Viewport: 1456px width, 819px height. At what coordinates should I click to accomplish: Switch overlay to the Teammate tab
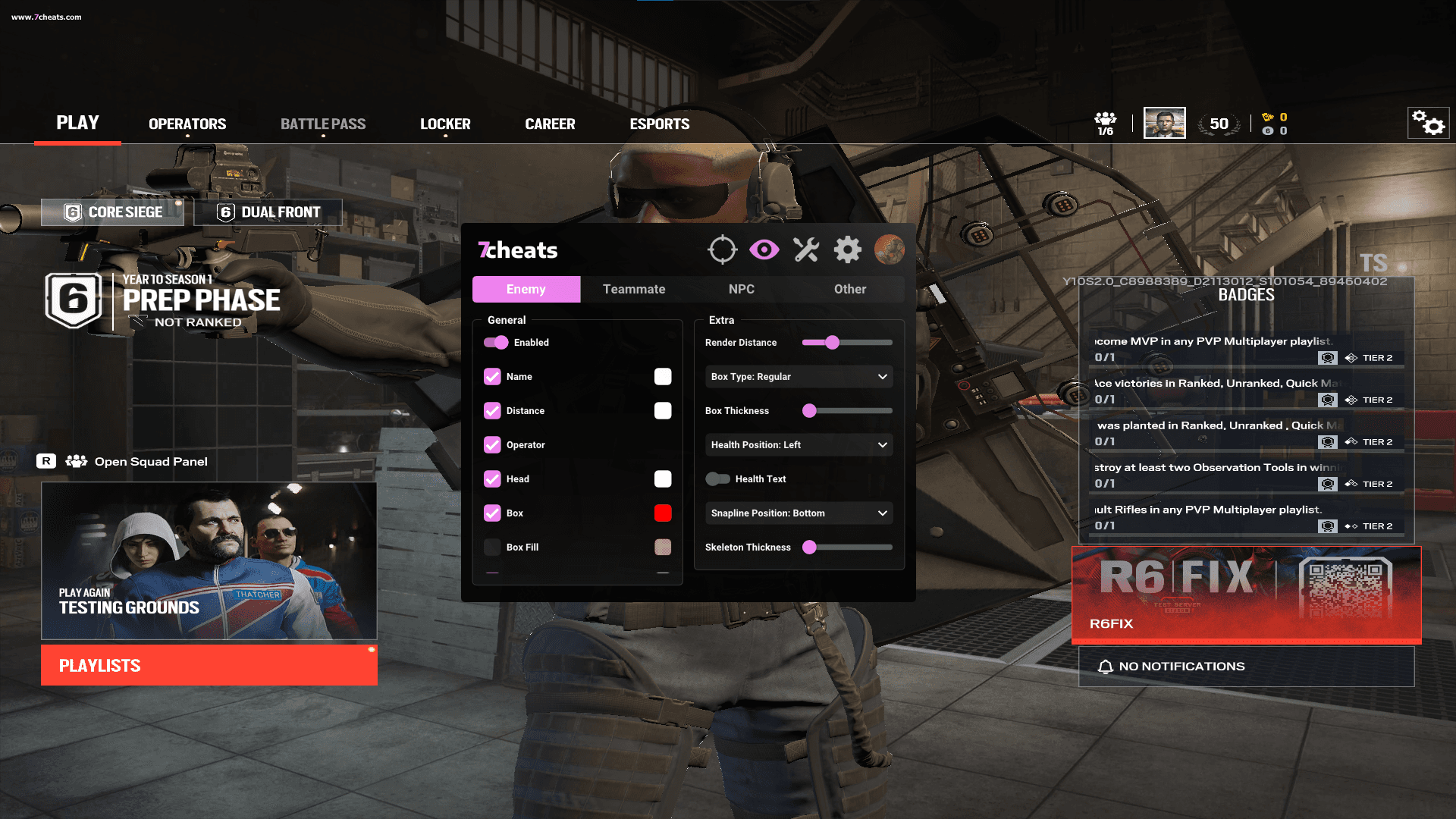[634, 289]
